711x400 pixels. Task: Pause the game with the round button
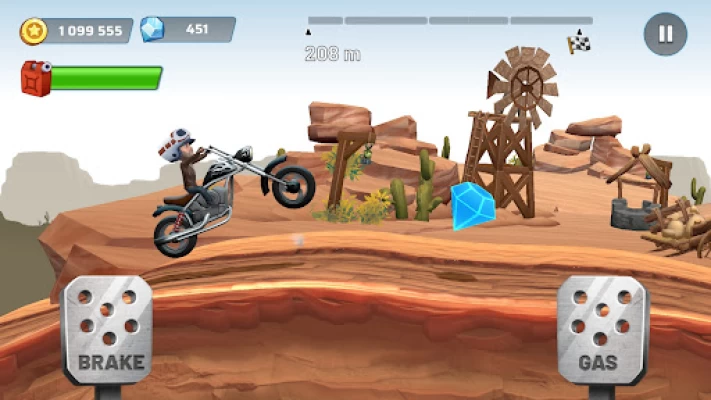pos(664,33)
